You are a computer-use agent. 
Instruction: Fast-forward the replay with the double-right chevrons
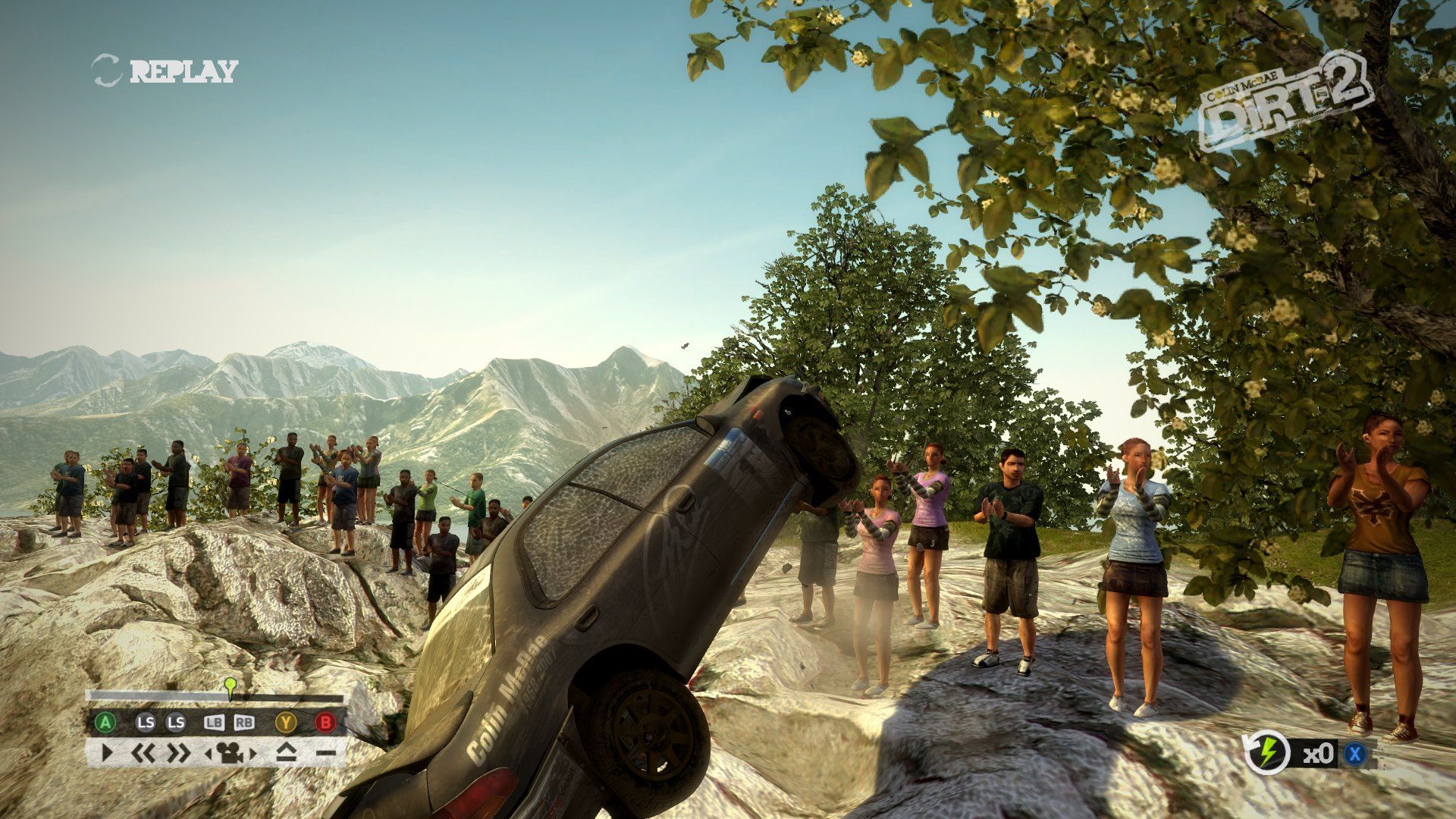click(x=180, y=753)
